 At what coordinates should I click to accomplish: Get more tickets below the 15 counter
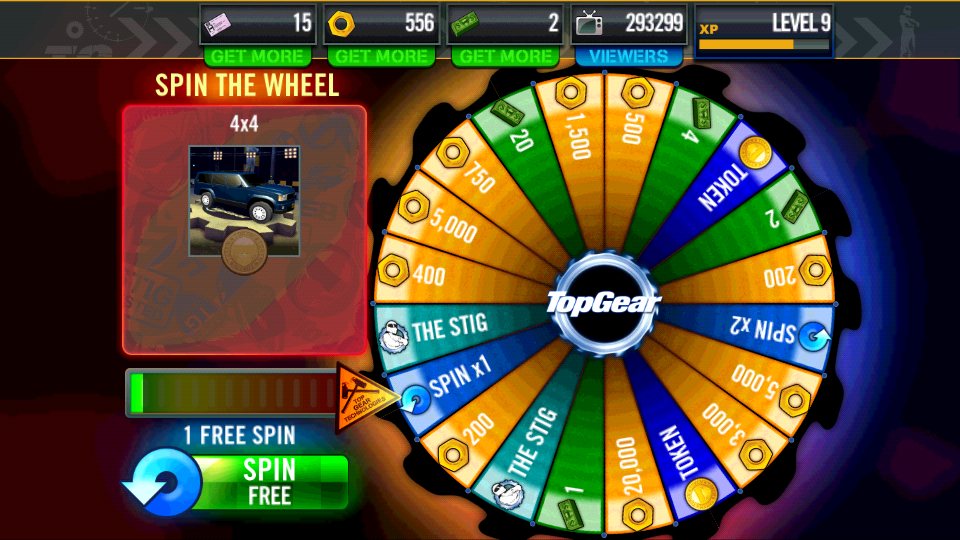coord(257,57)
